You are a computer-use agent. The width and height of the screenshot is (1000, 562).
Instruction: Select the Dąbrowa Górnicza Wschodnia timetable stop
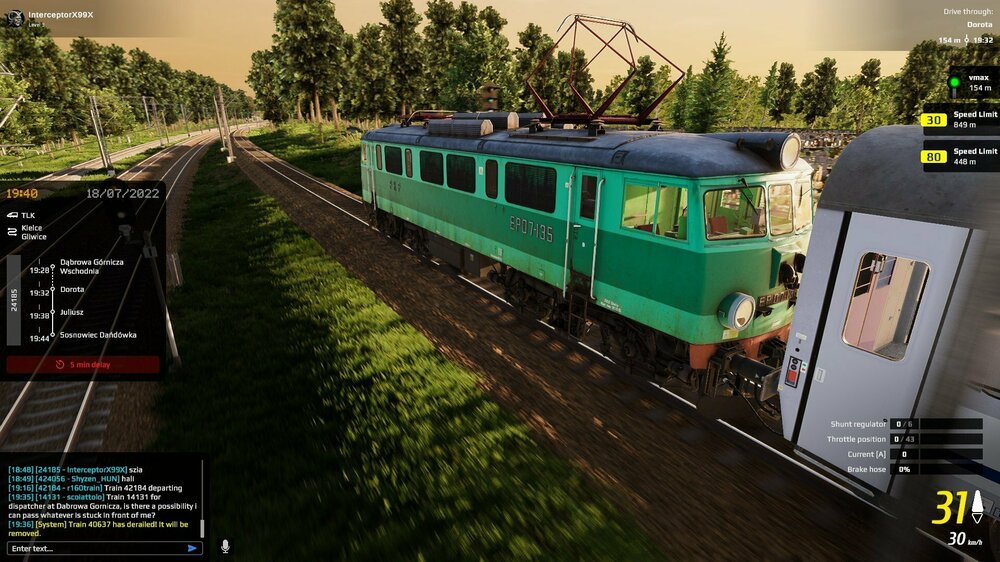point(91,266)
